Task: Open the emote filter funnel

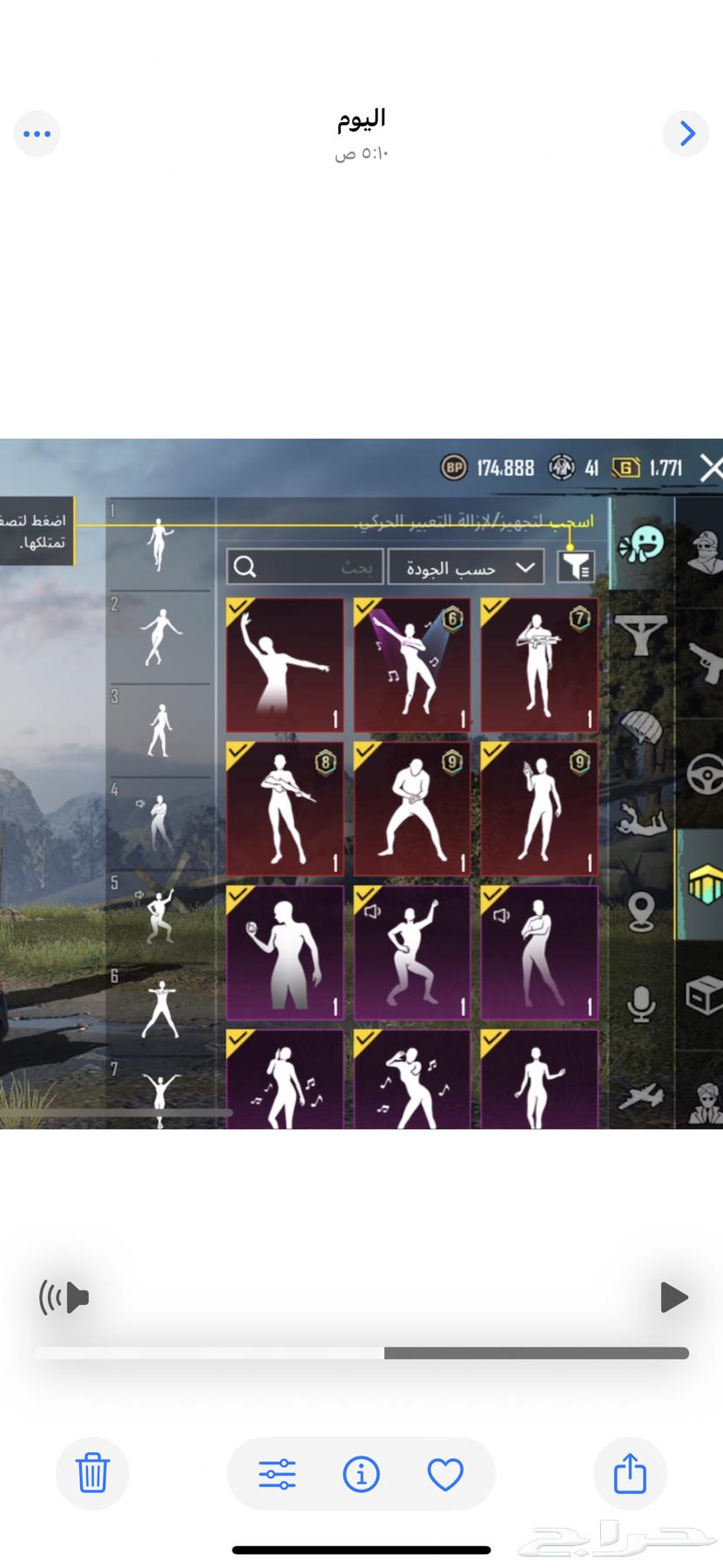Action: point(575,567)
